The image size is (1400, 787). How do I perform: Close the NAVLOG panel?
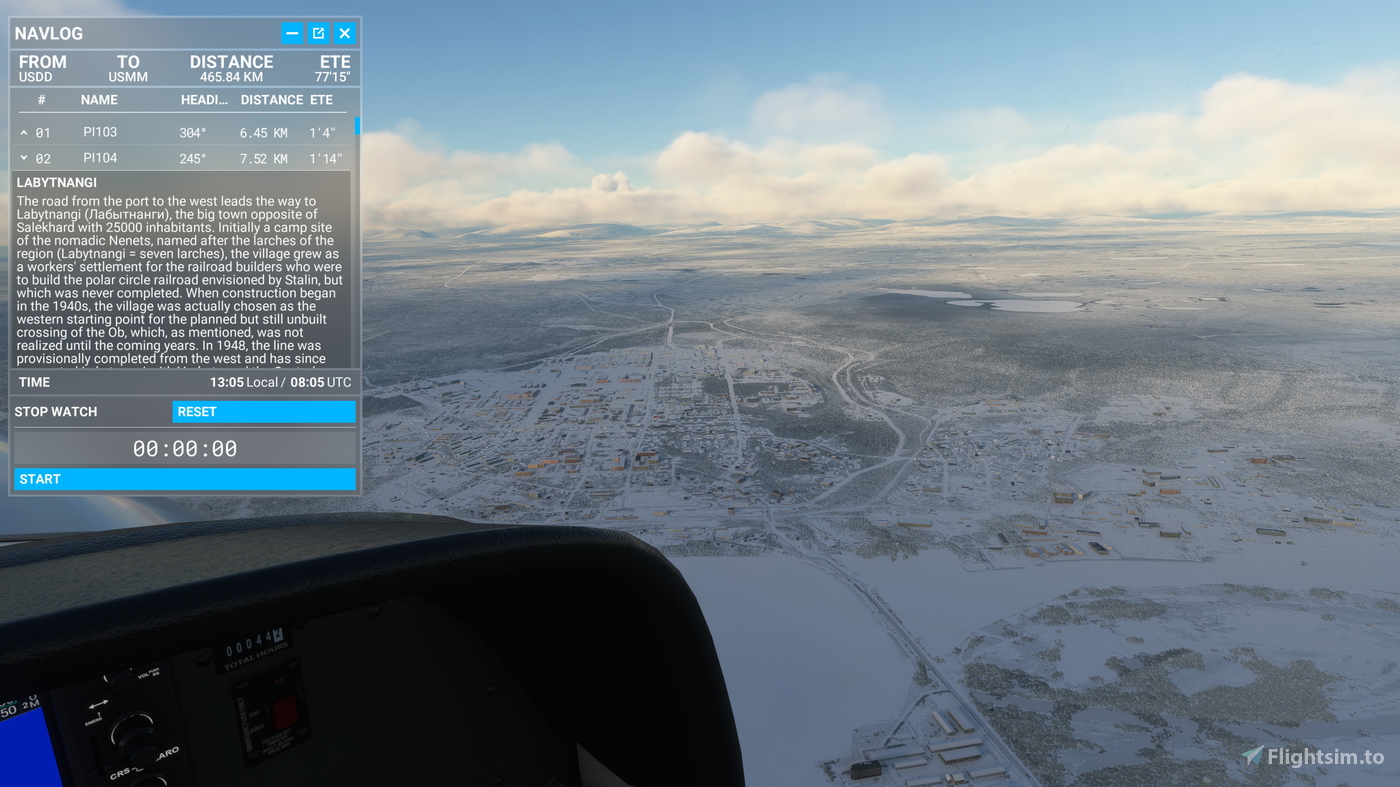point(345,34)
